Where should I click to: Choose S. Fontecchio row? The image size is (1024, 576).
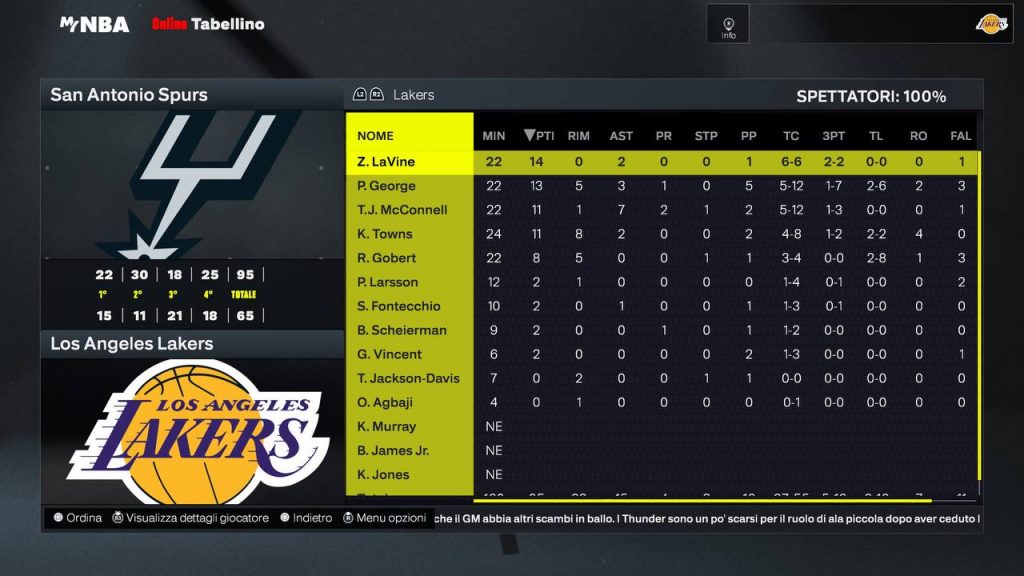400,306
